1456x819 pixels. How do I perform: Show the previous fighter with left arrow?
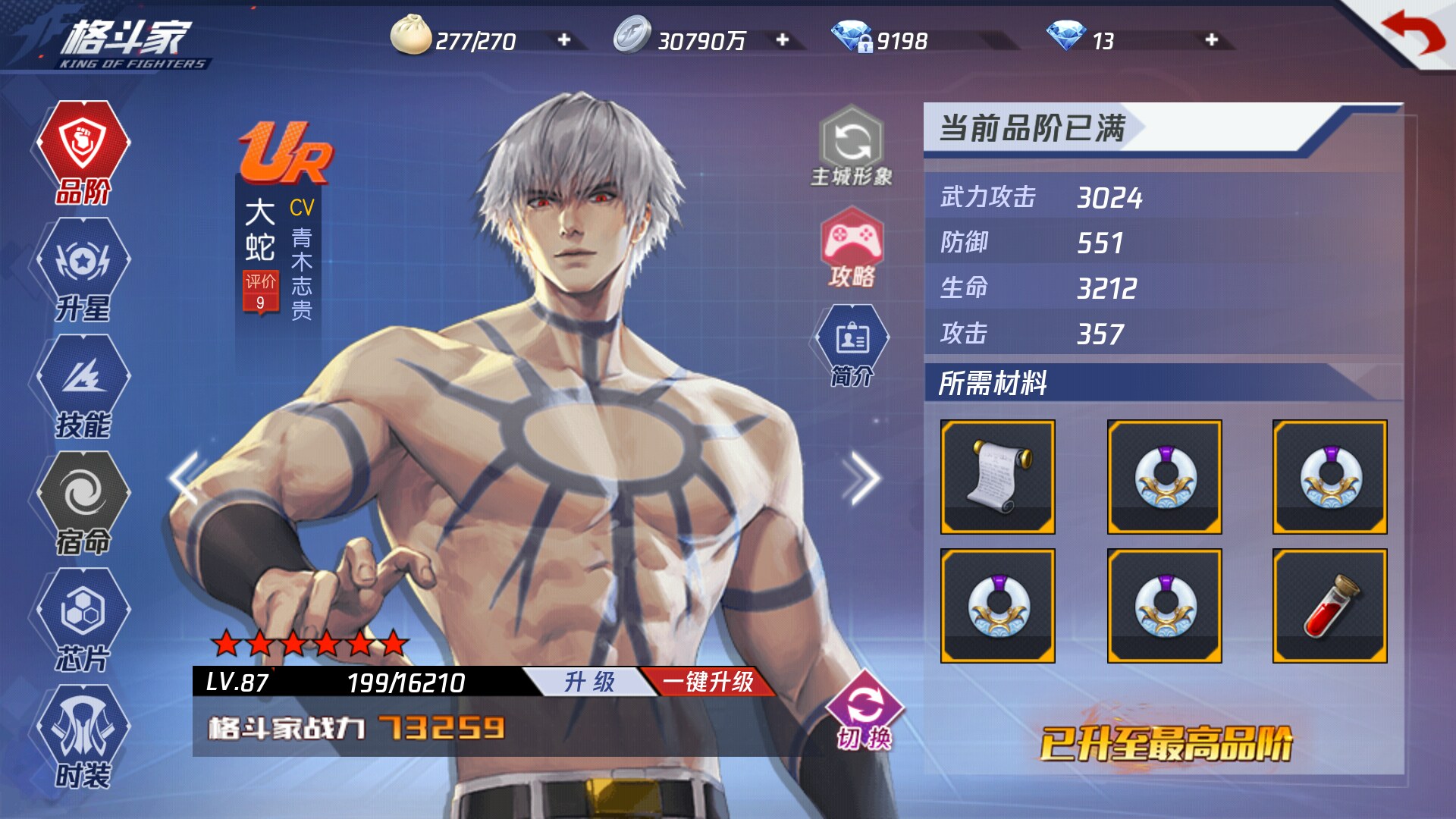click(184, 478)
